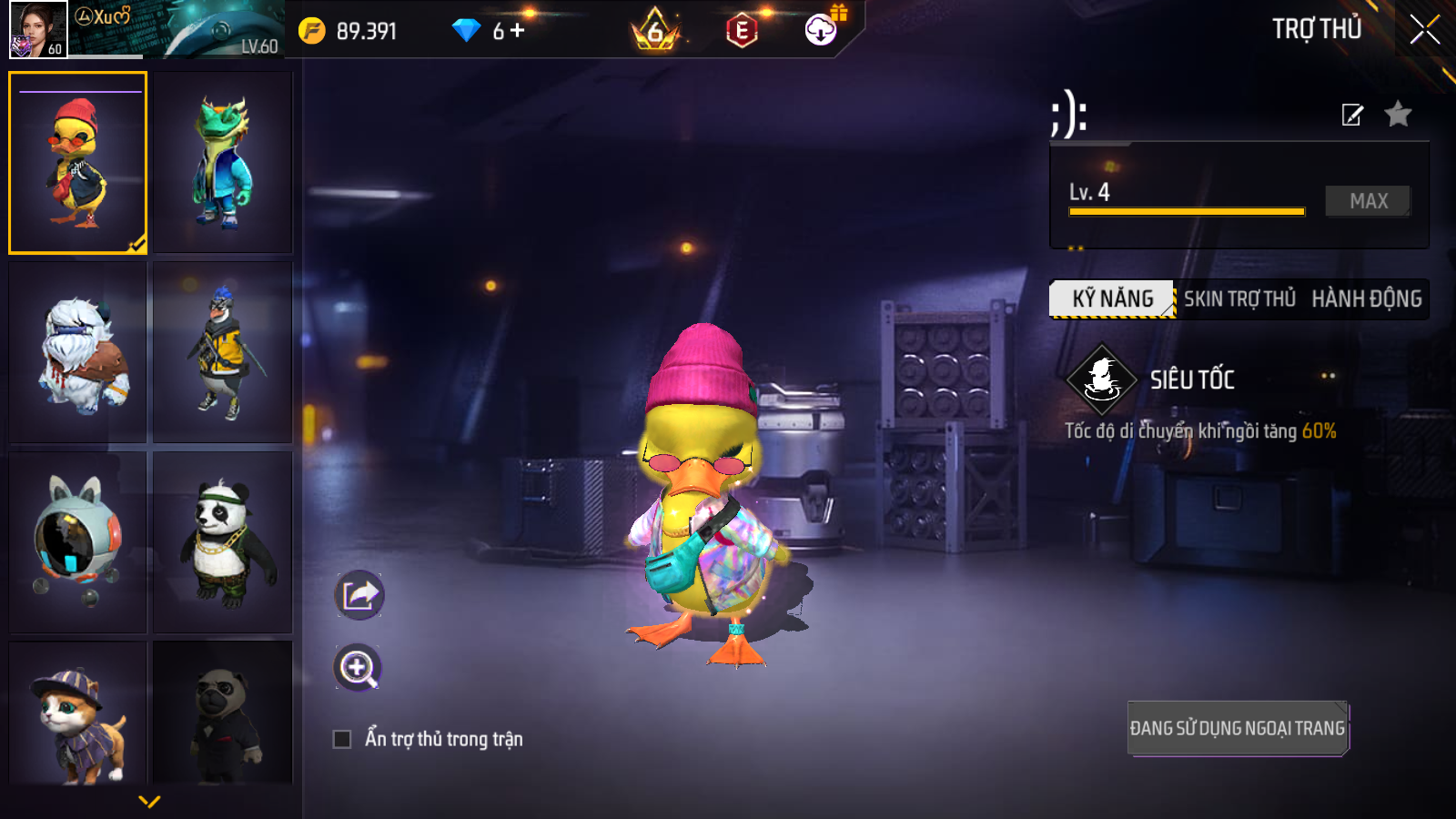The width and height of the screenshot is (1456, 819).
Task: Choose the green dragon pet thumbnail
Action: pos(222,162)
